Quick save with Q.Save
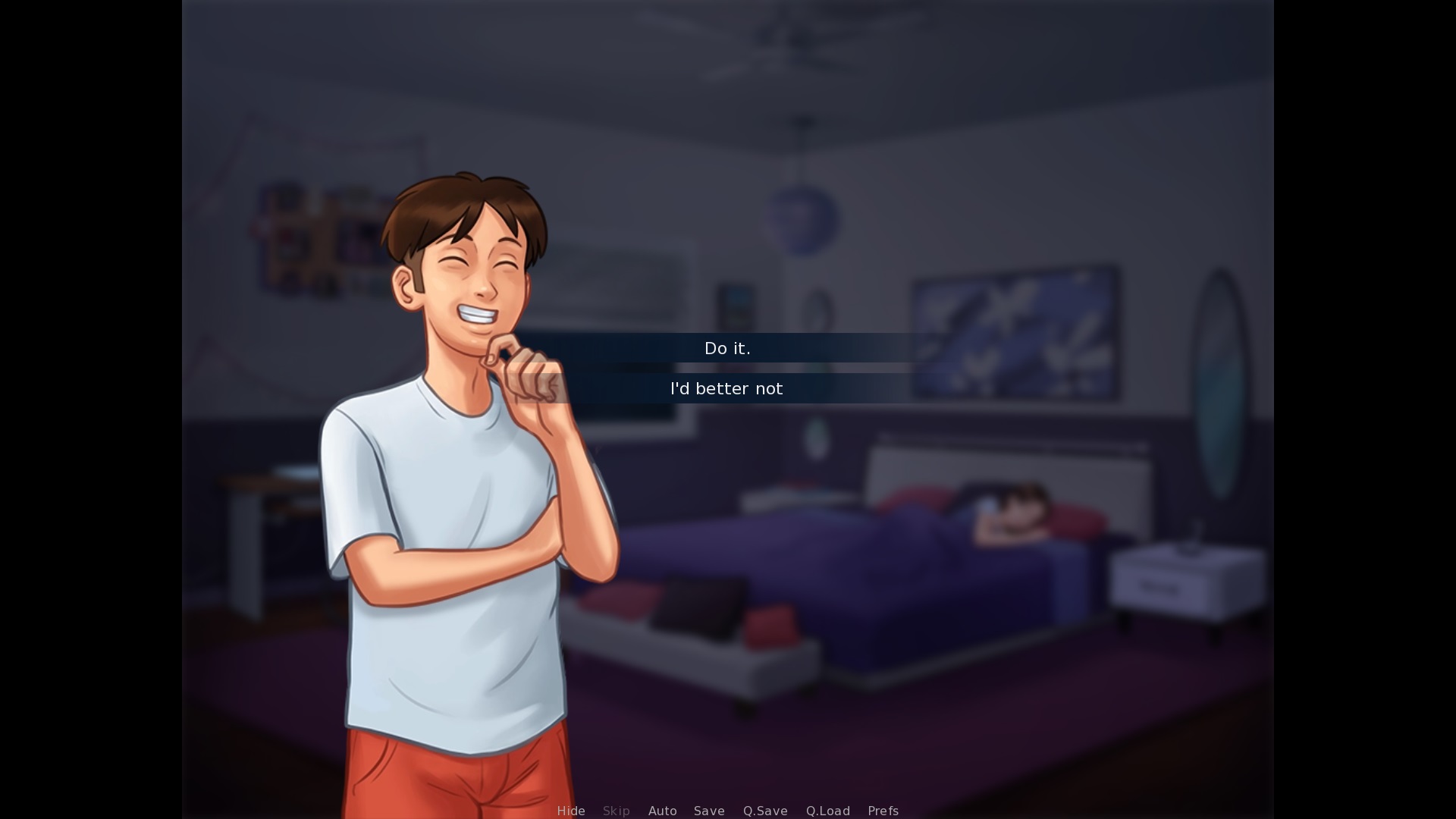The height and width of the screenshot is (819, 1456). coord(765,811)
